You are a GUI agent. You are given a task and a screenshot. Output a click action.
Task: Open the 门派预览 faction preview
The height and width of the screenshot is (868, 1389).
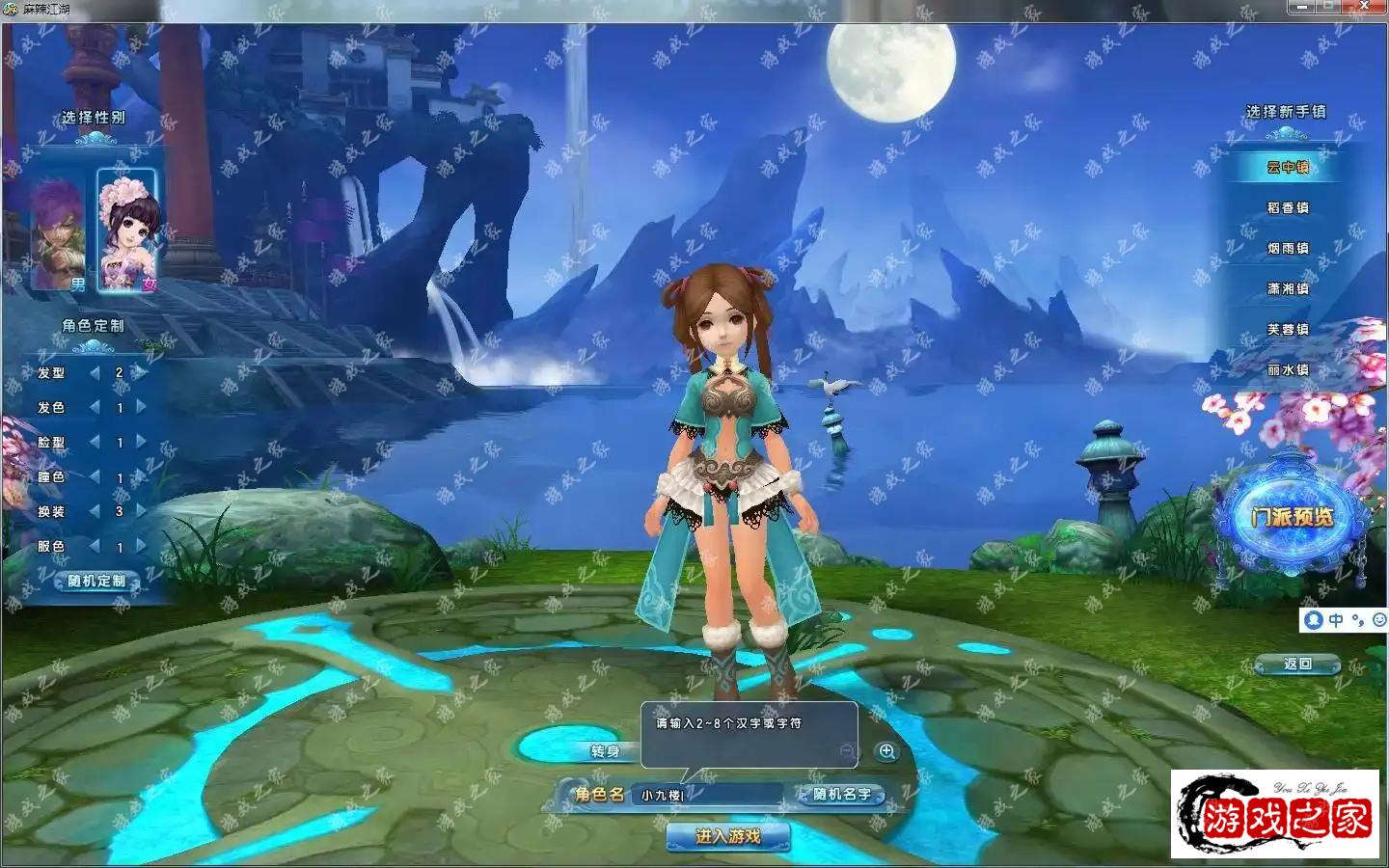click(x=1292, y=517)
